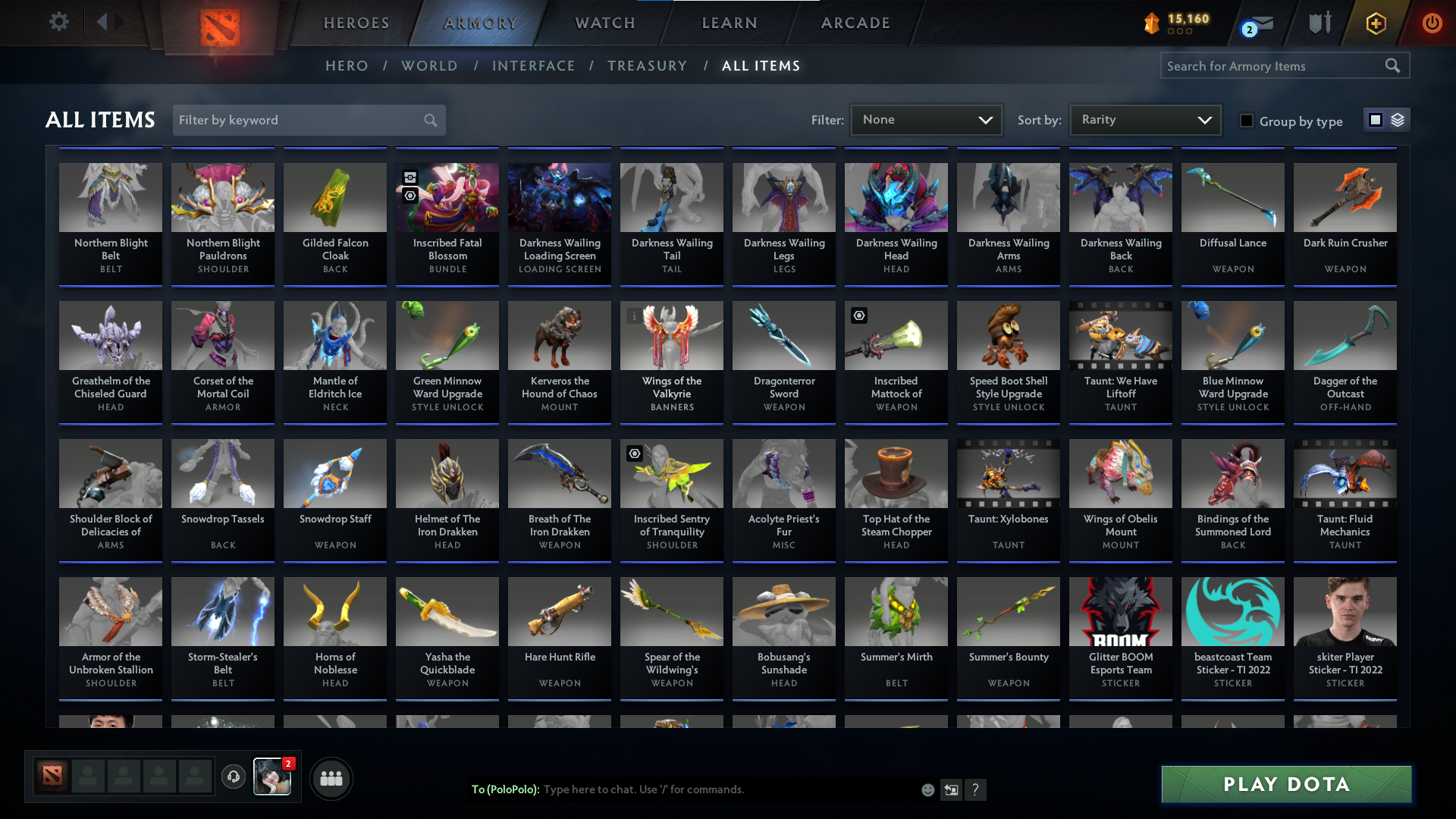The width and height of the screenshot is (1456, 819).
Task: Open the armory gifting icon near envelope
Action: pyautogui.click(x=1319, y=23)
